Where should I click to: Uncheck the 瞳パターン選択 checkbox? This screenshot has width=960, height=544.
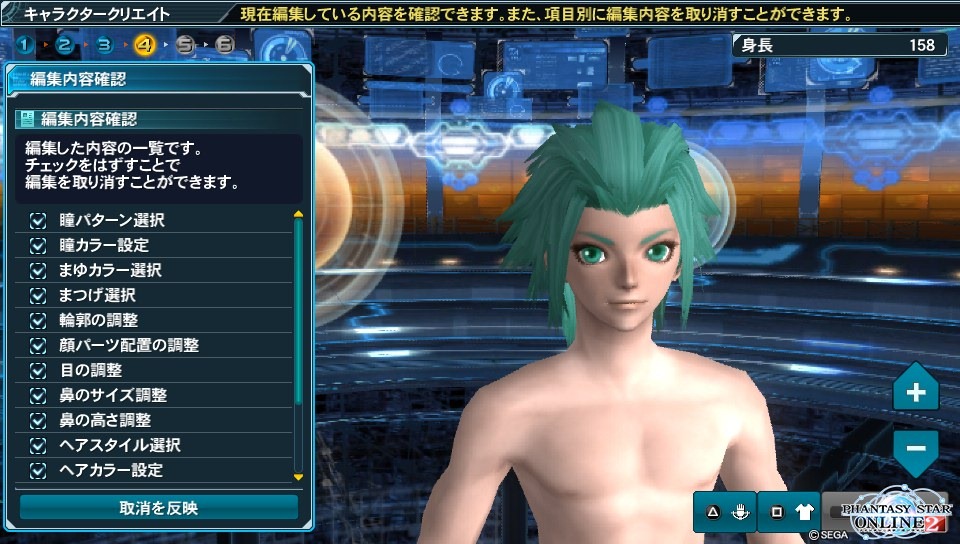tap(39, 220)
